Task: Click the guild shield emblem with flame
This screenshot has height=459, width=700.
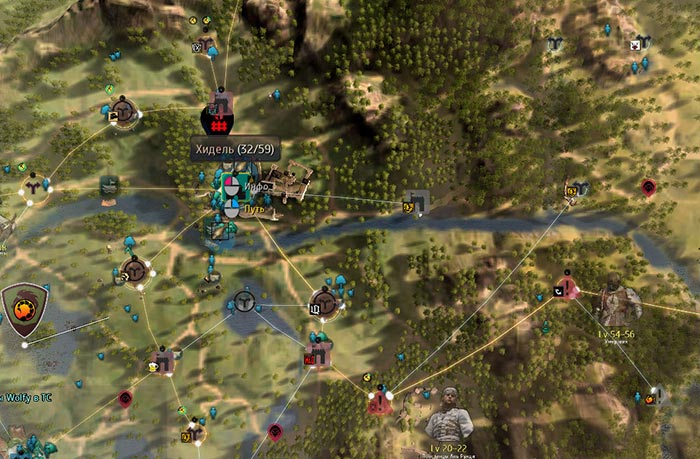Action: tap(23, 308)
